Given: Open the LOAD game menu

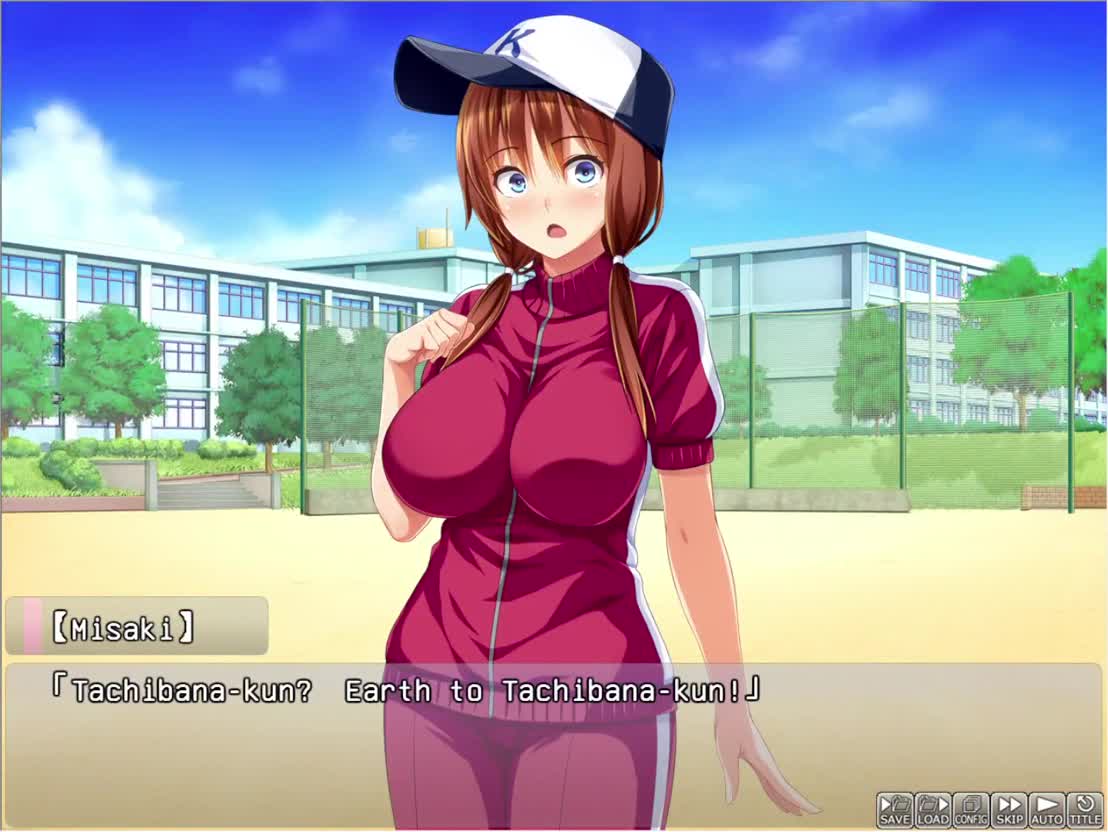Looking at the screenshot, I should coord(933,809).
